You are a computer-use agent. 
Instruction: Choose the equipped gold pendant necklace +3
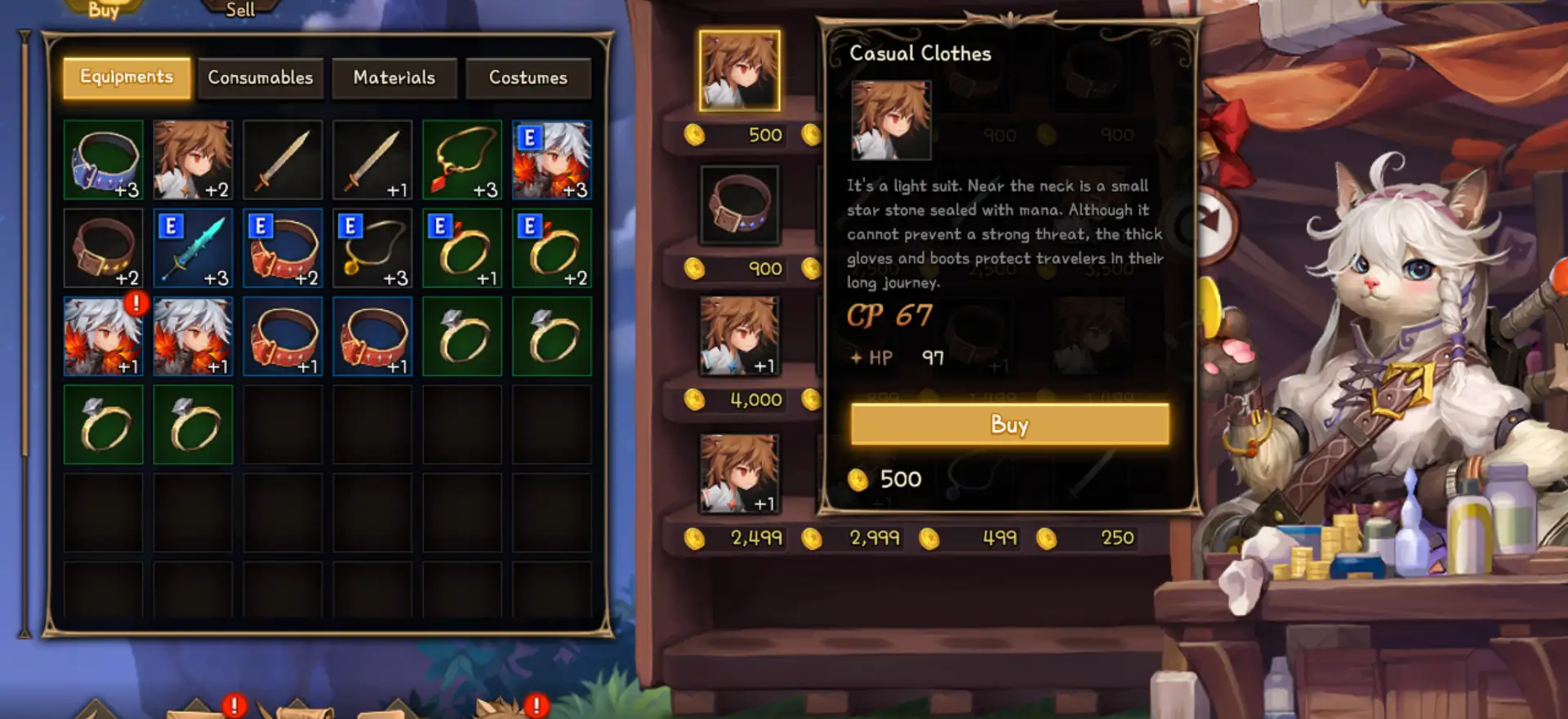point(372,248)
